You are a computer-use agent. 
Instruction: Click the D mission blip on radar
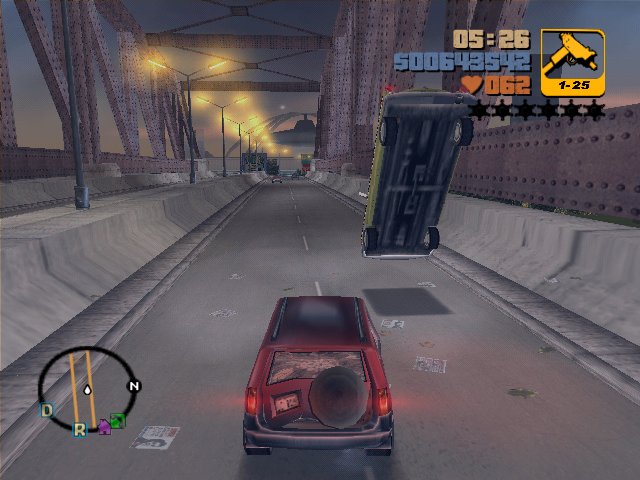pyautogui.click(x=46, y=409)
